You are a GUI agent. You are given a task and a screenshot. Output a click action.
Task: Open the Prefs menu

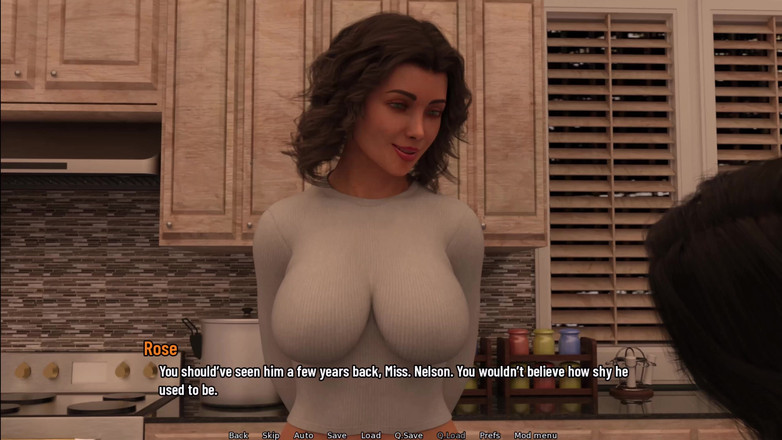[x=490, y=435]
